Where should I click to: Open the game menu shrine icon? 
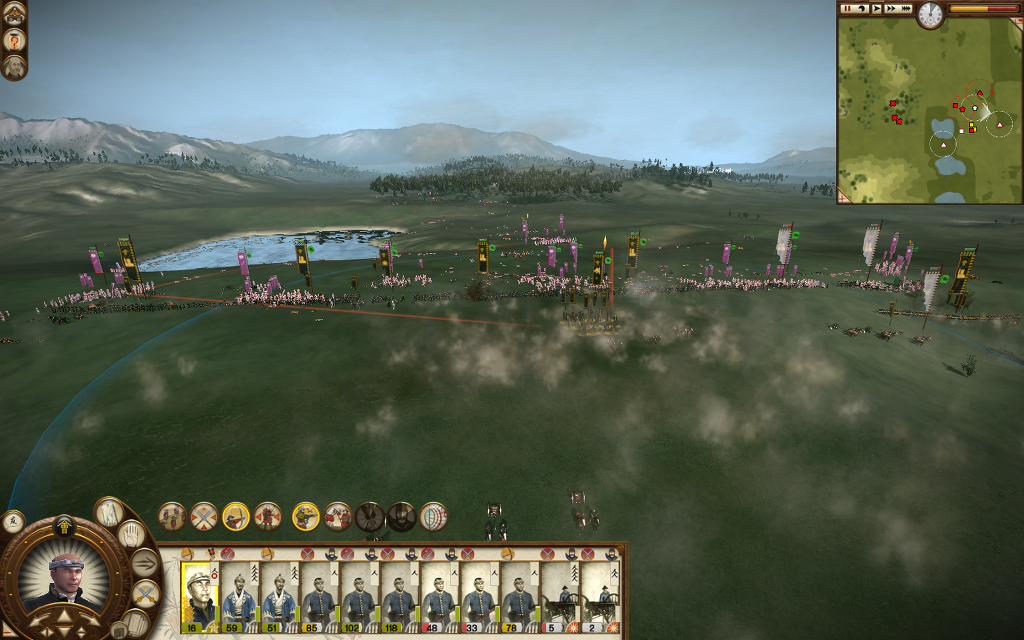tap(14, 13)
